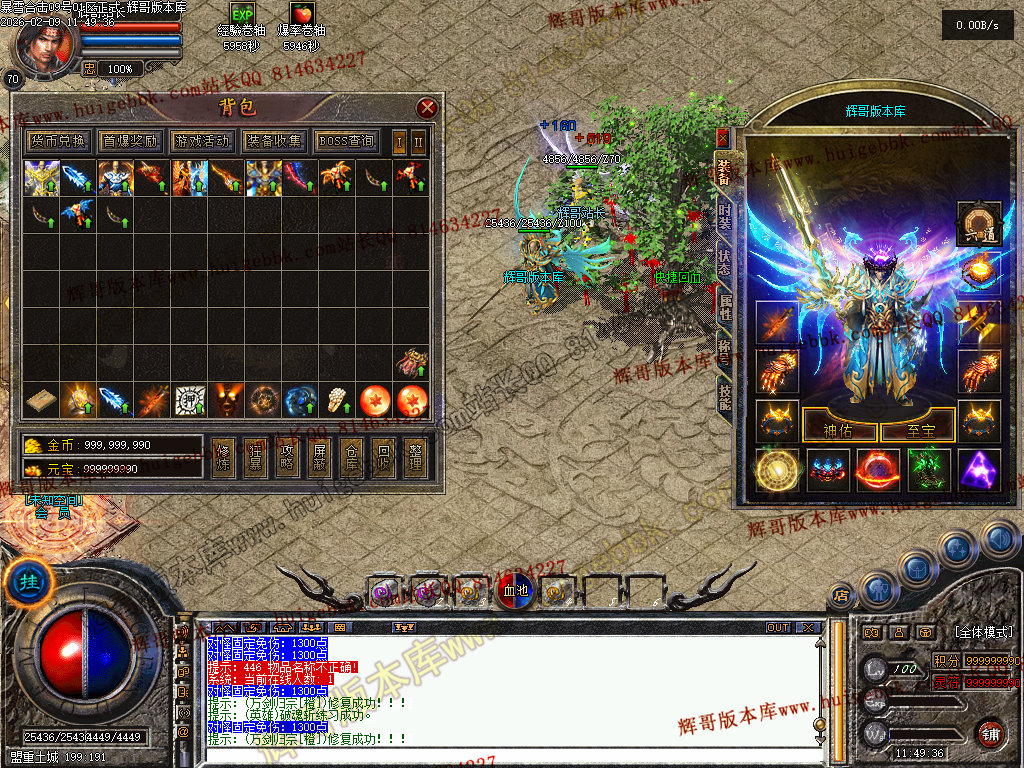Toggle the 挂 auto-play button

(x=22, y=582)
